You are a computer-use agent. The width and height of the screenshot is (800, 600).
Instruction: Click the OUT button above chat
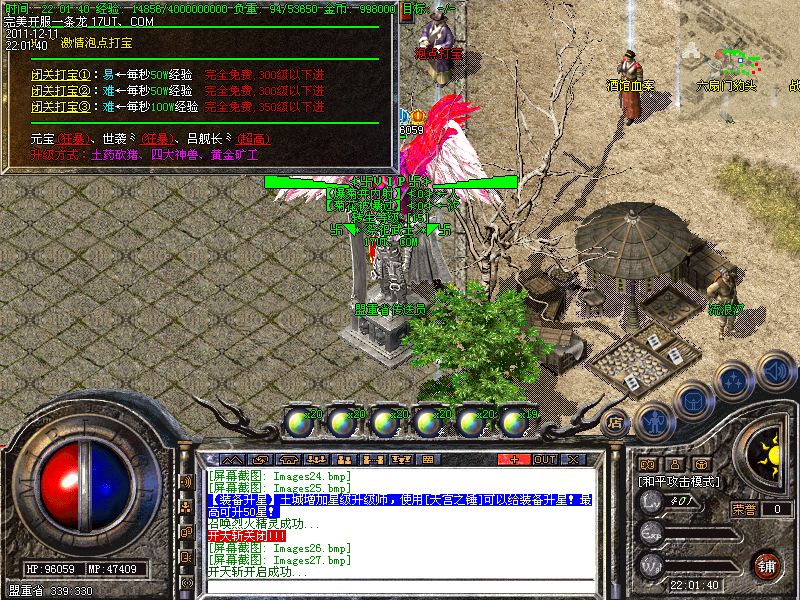(545, 459)
